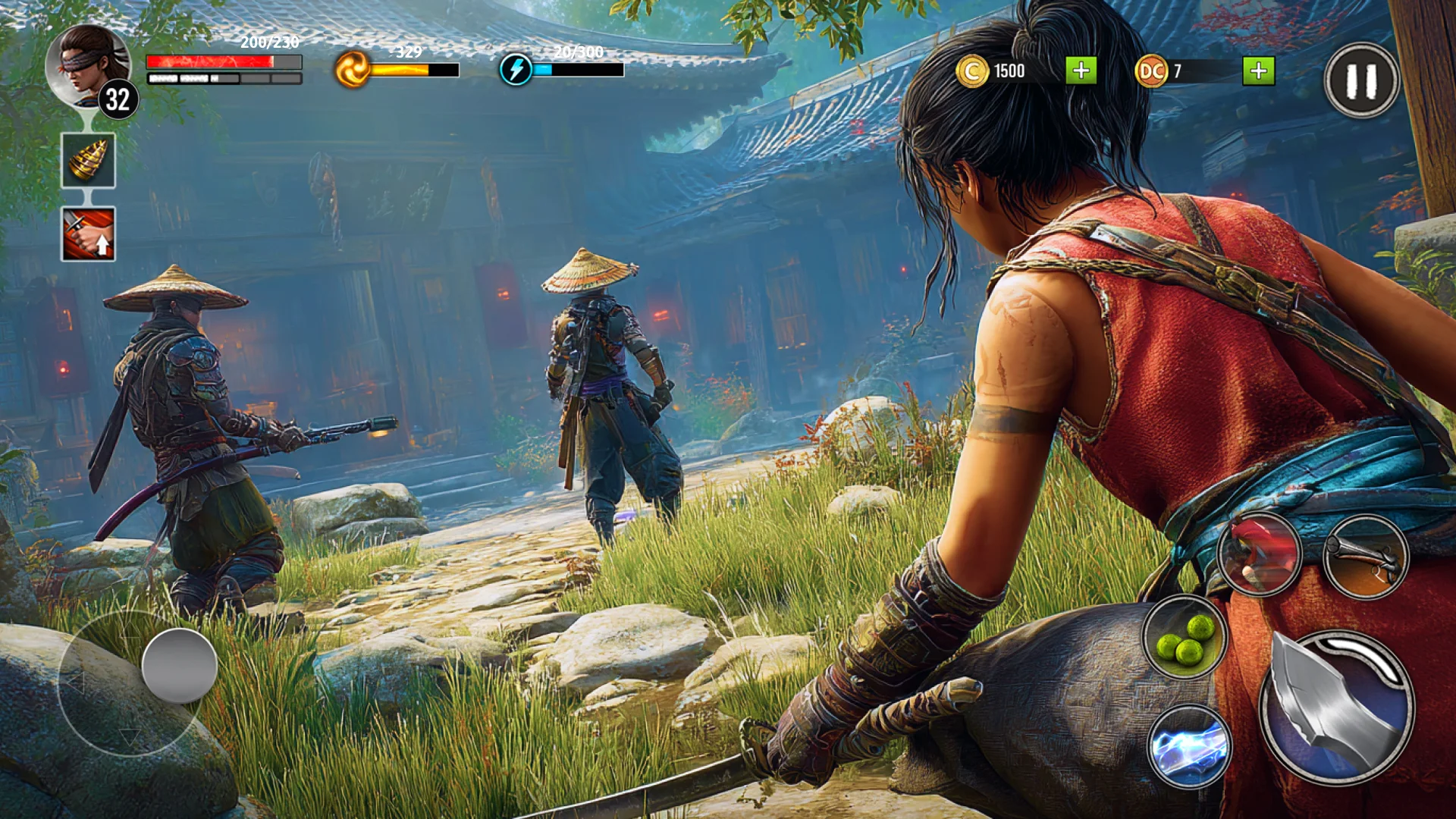Trigger the blue lightning slash ability
The width and height of the screenshot is (1456, 819).
[x=1189, y=746]
